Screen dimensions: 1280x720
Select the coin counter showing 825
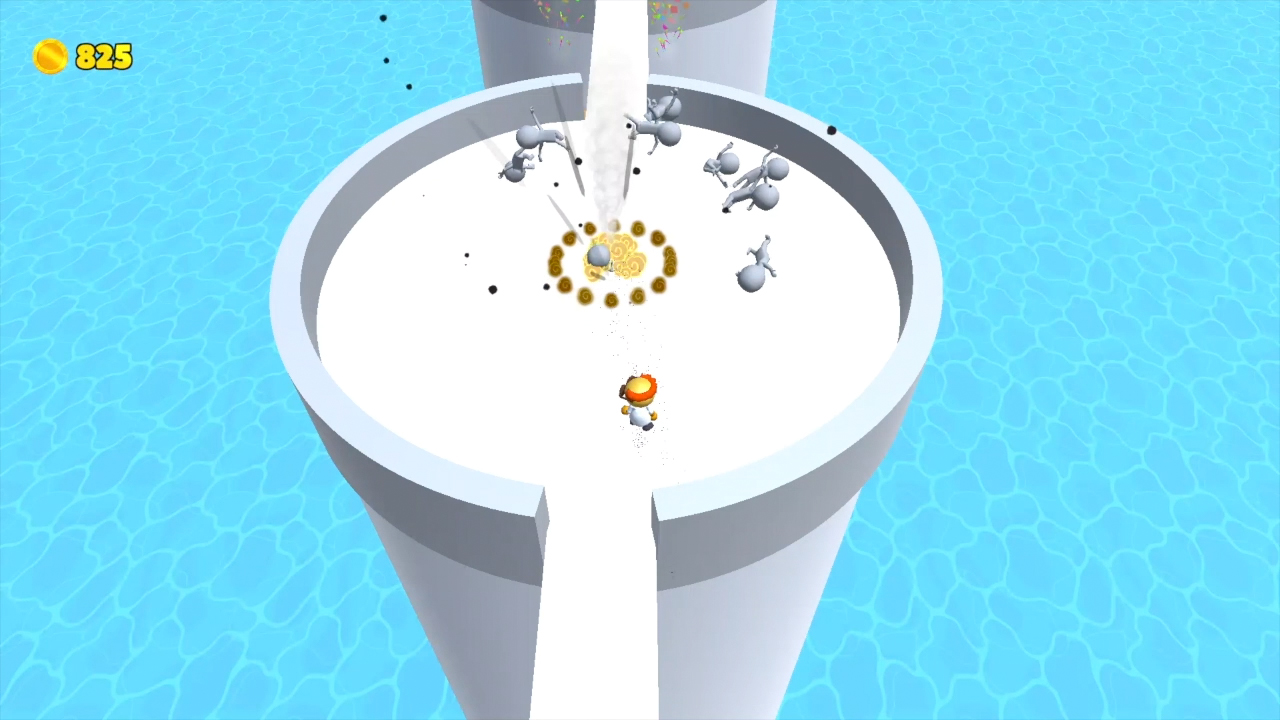(x=102, y=57)
